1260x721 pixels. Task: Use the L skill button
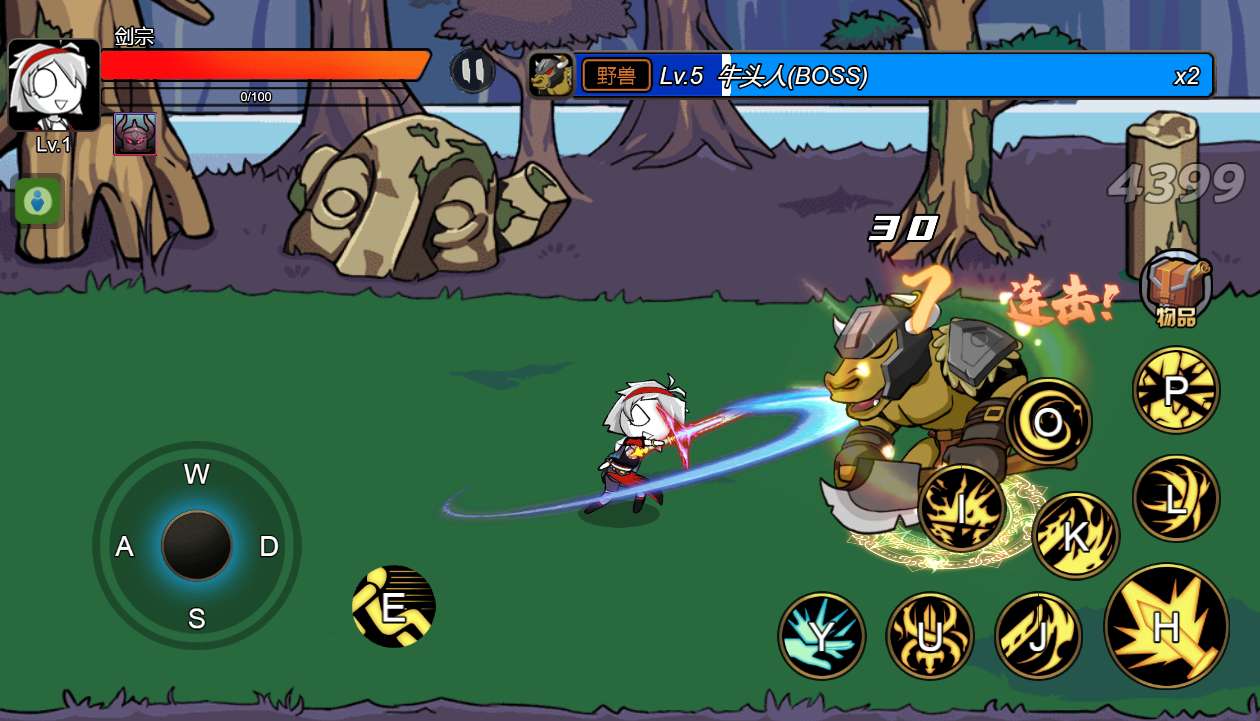point(1176,498)
